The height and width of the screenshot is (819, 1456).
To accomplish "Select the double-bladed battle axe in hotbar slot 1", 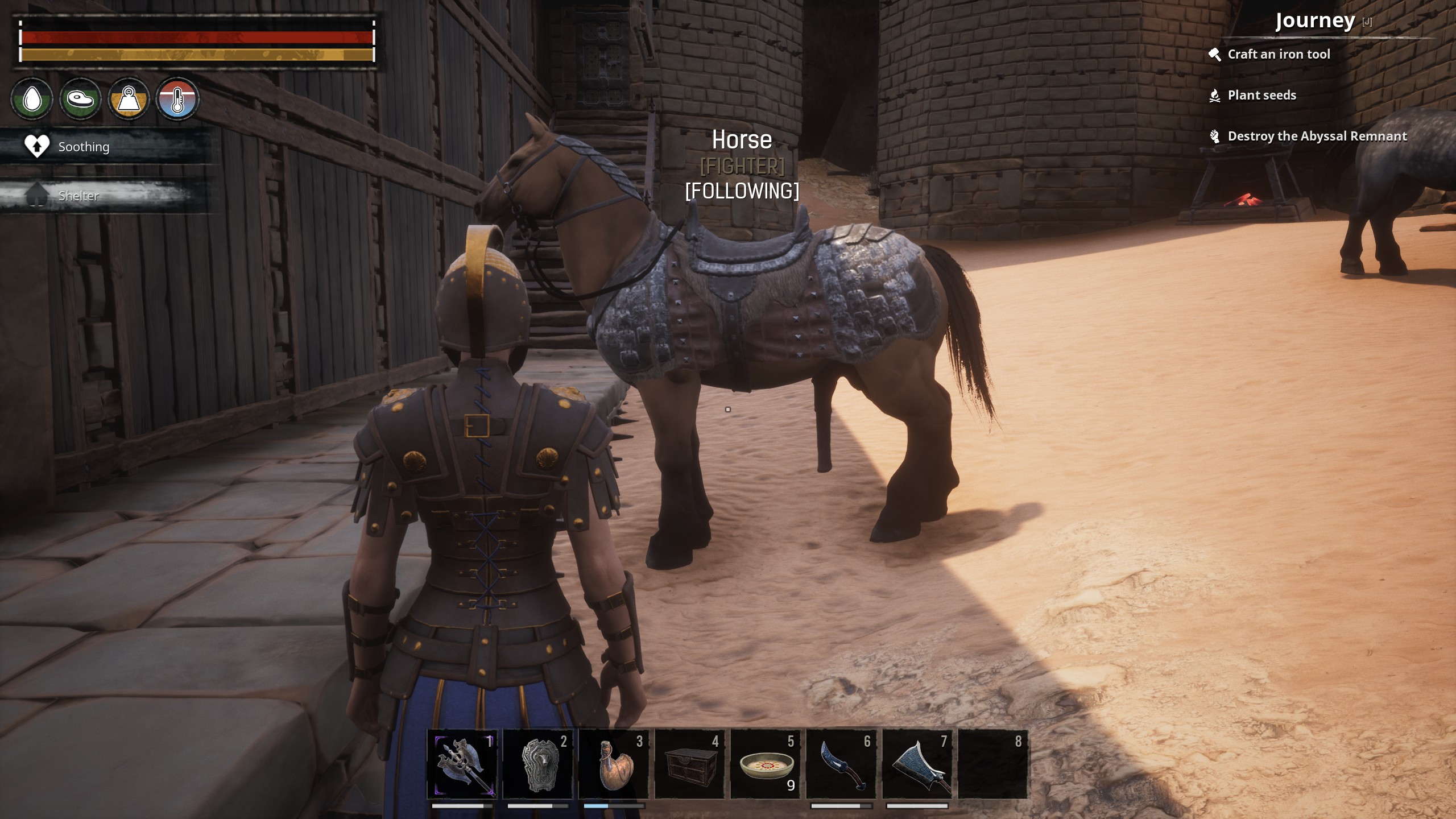I will pyautogui.click(x=462, y=764).
